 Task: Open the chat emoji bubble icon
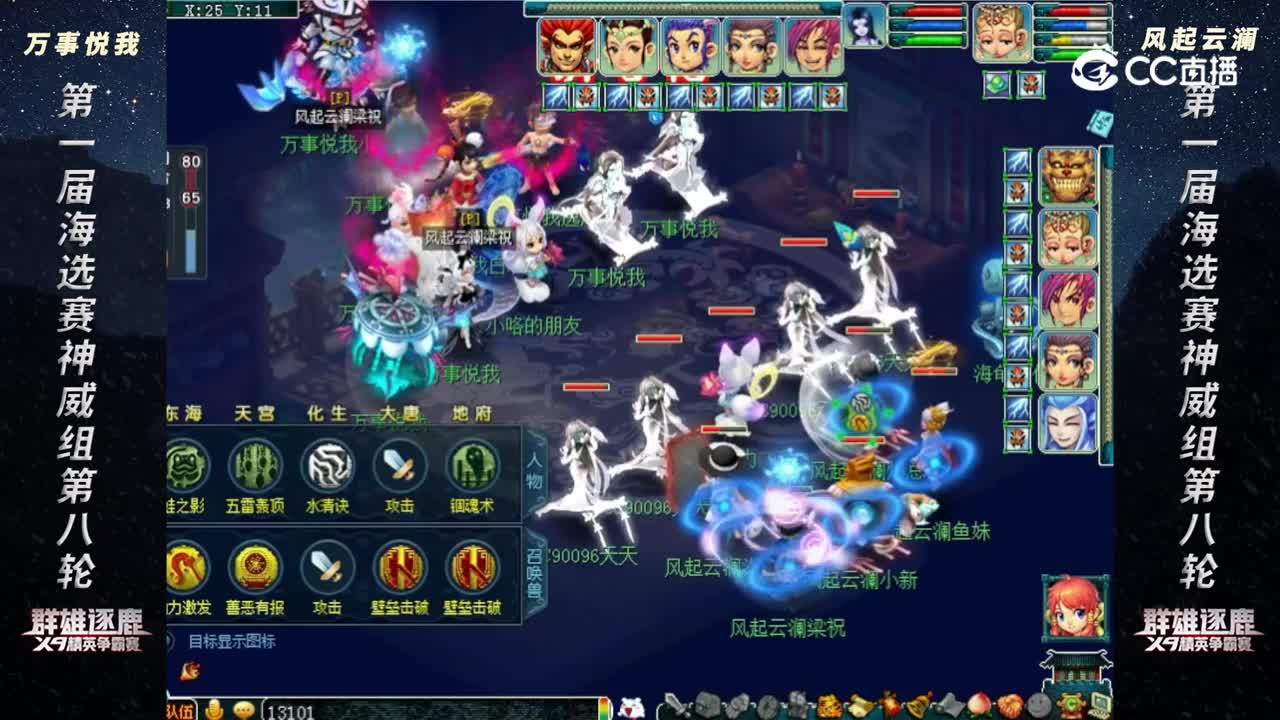tap(244, 708)
